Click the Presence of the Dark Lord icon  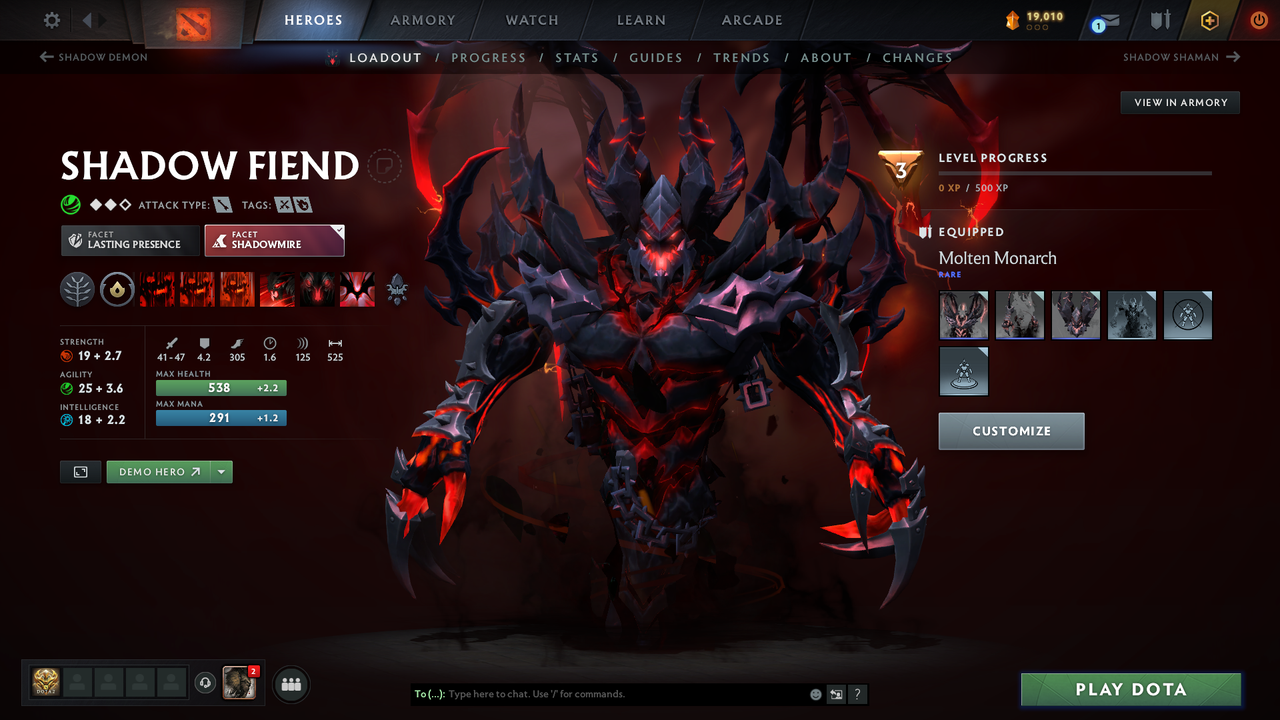[316, 289]
